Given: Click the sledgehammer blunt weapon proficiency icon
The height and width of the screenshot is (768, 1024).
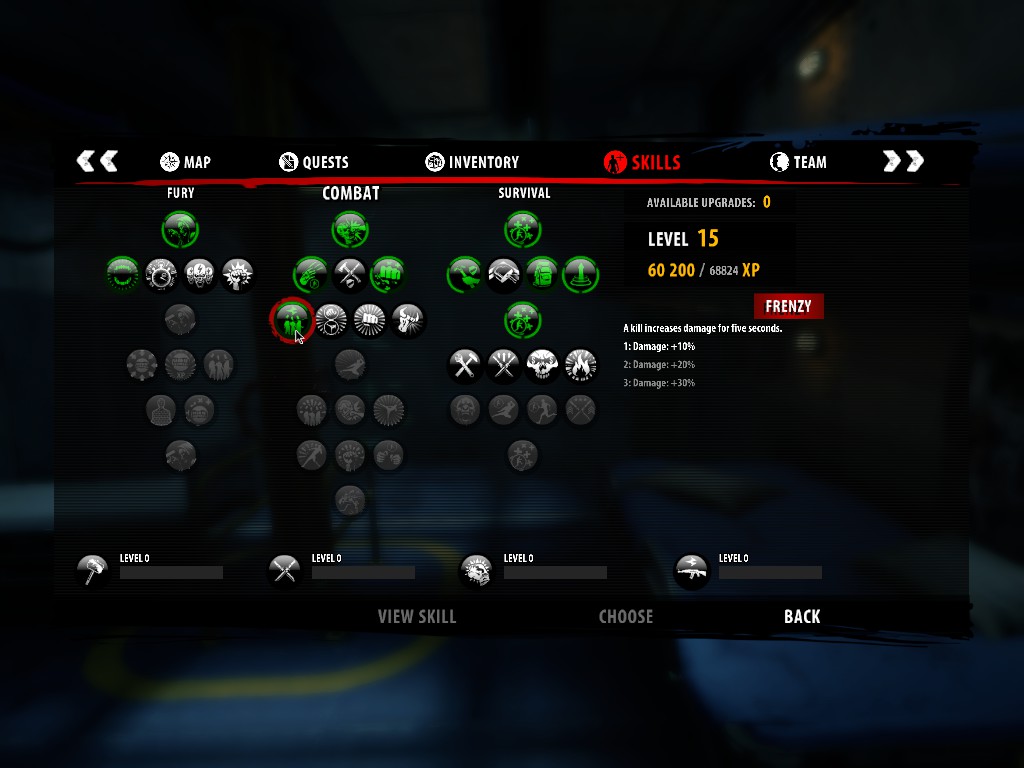Looking at the screenshot, I should tap(92, 571).
